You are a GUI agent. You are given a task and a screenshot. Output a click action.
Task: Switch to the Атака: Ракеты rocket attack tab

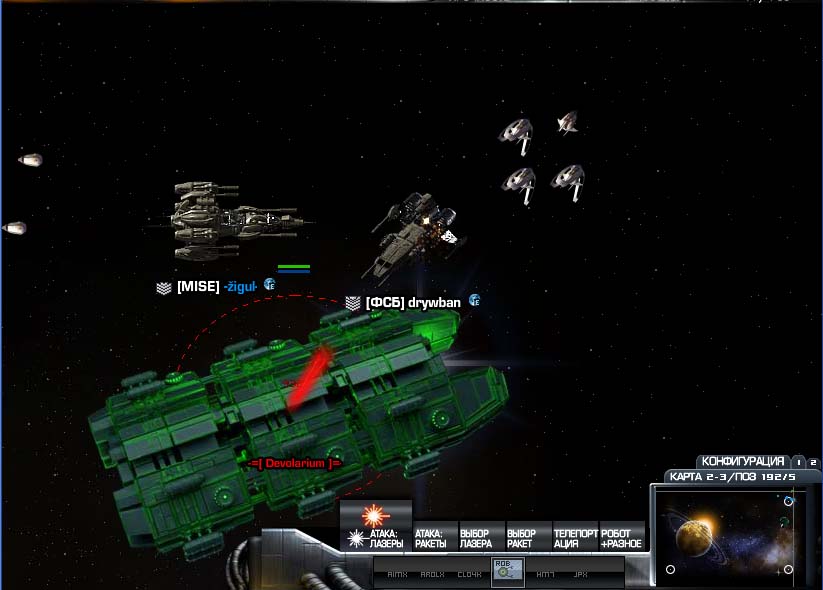[433, 540]
